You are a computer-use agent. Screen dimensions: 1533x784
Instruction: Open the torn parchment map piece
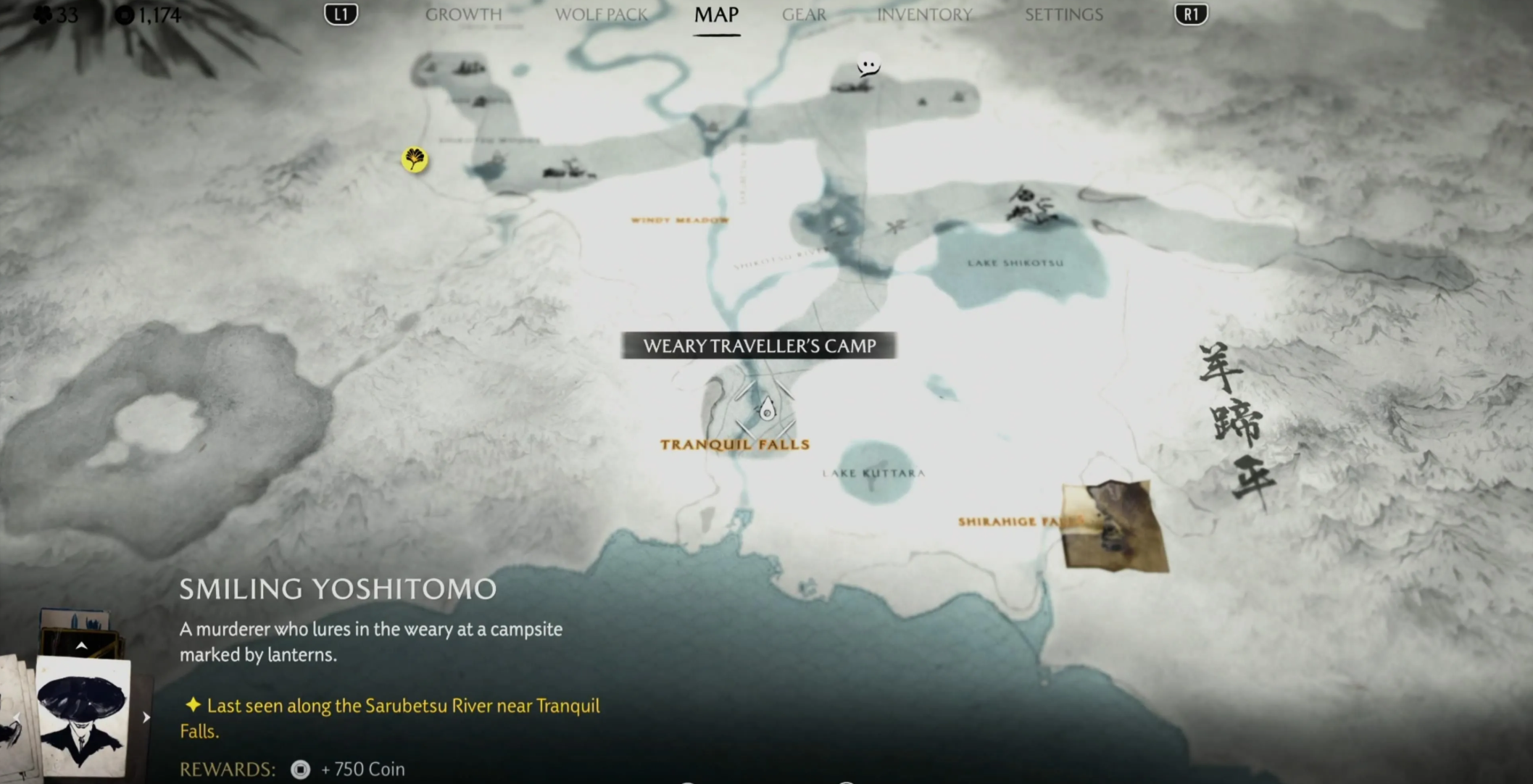(1114, 525)
